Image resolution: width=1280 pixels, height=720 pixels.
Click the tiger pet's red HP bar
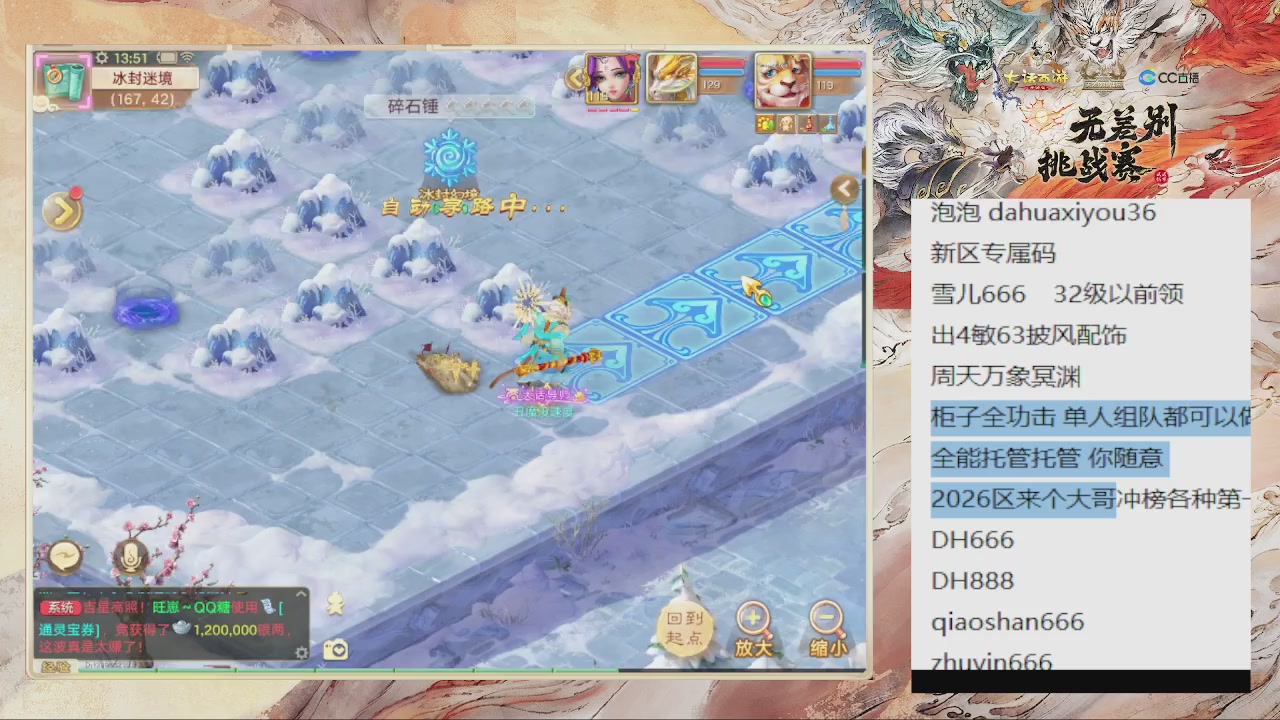pyautogui.click(x=835, y=64)
